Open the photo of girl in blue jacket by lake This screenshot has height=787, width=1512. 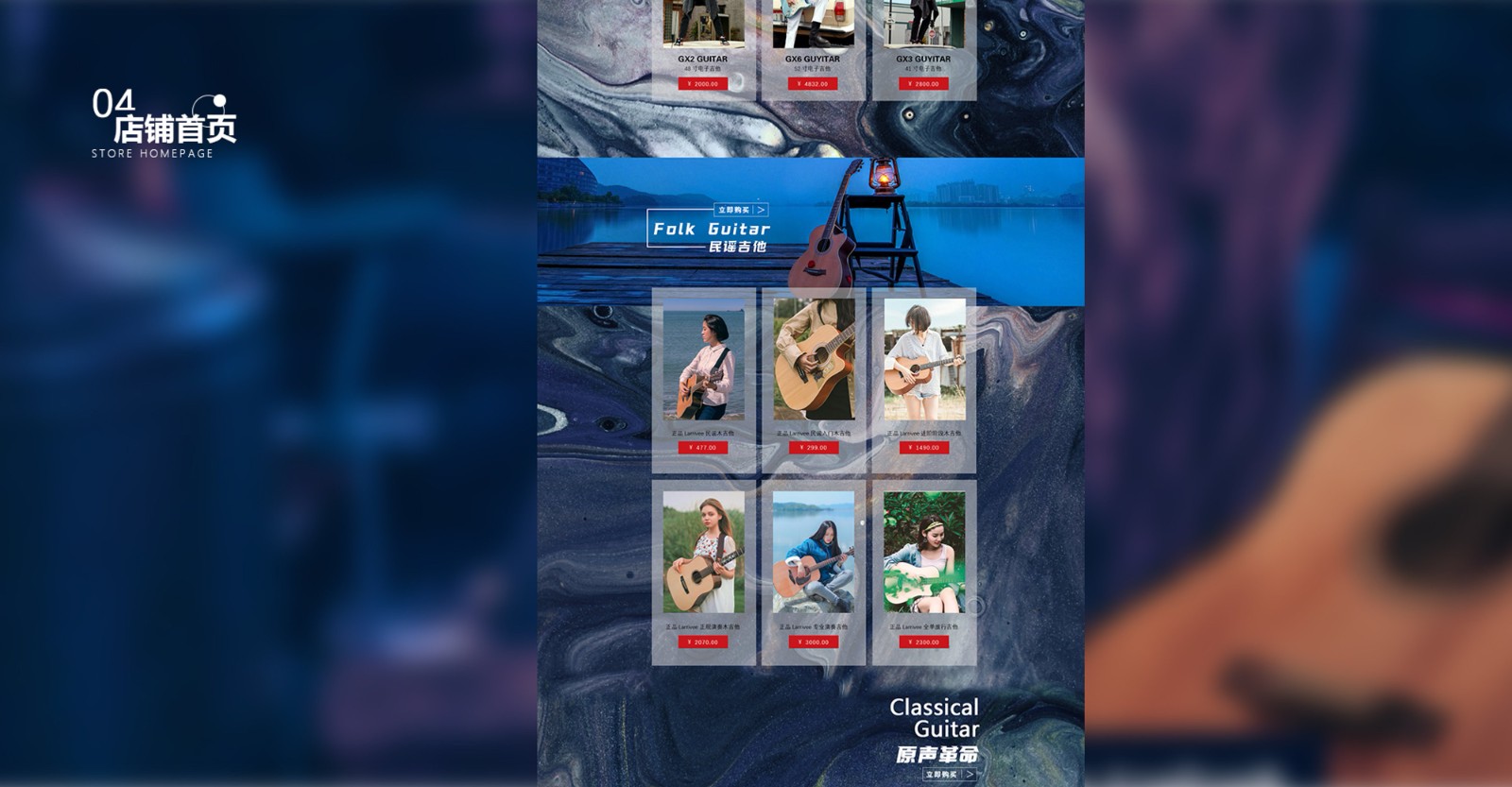[814, 552]
